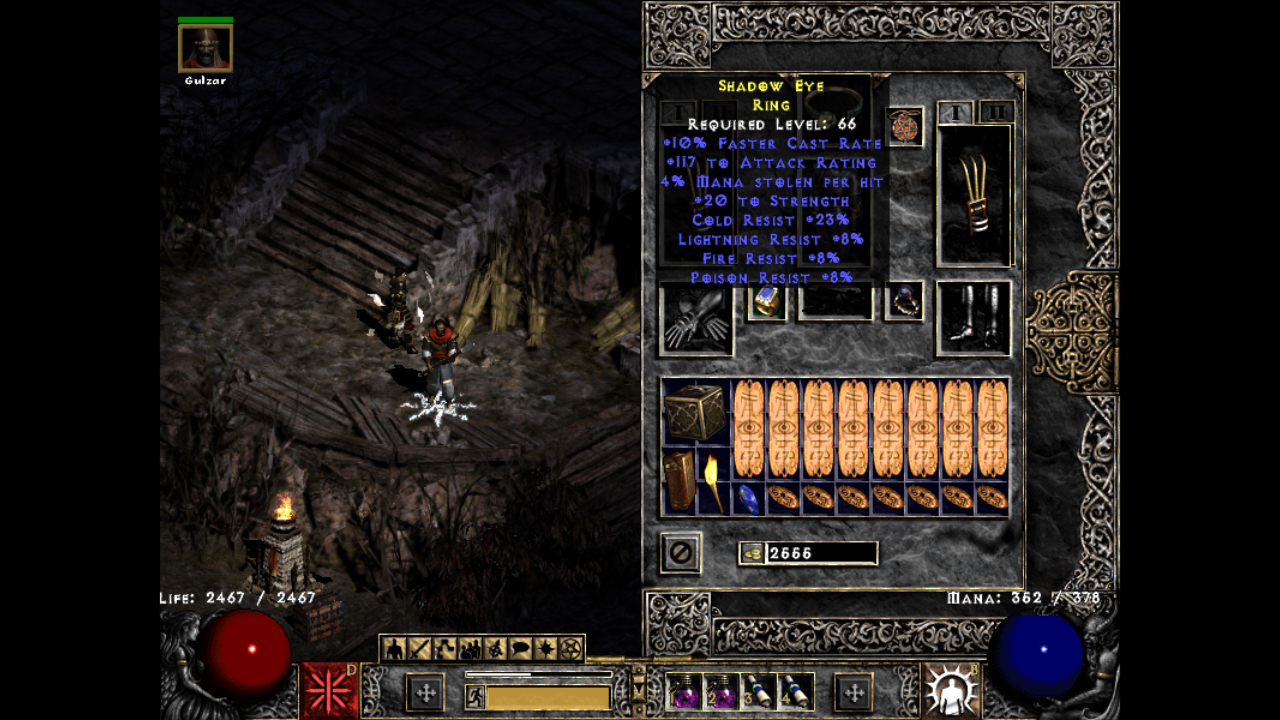The height and width of the screenshot is (720, 1280).
Task: Click Gulzar's mercenary portrait
Action: click(x=205, y=48)
